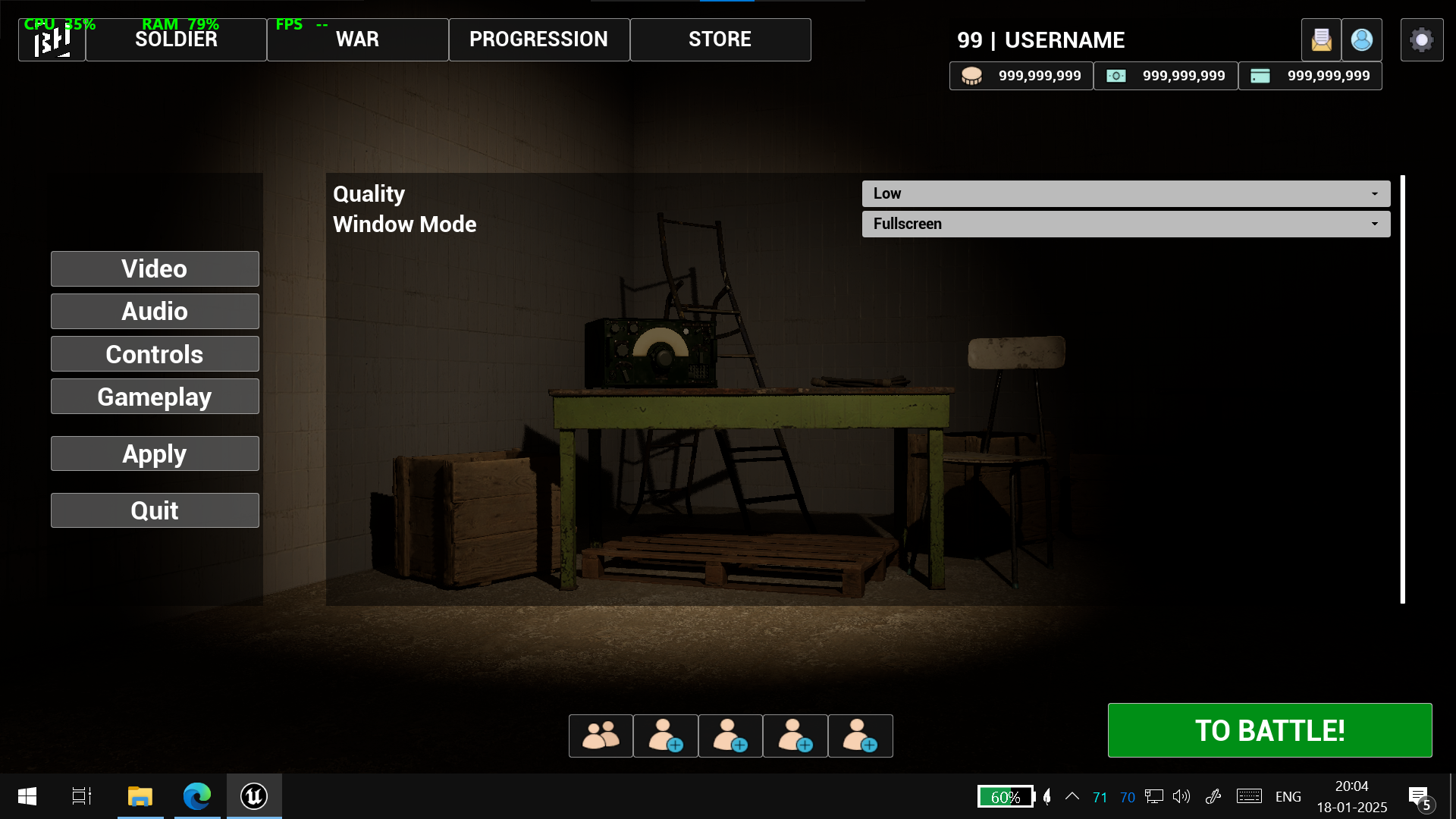Choose the Gameplay settings section
This screenshot has height=819, width=1456.
pyautogui.click(x=155, y=397)
